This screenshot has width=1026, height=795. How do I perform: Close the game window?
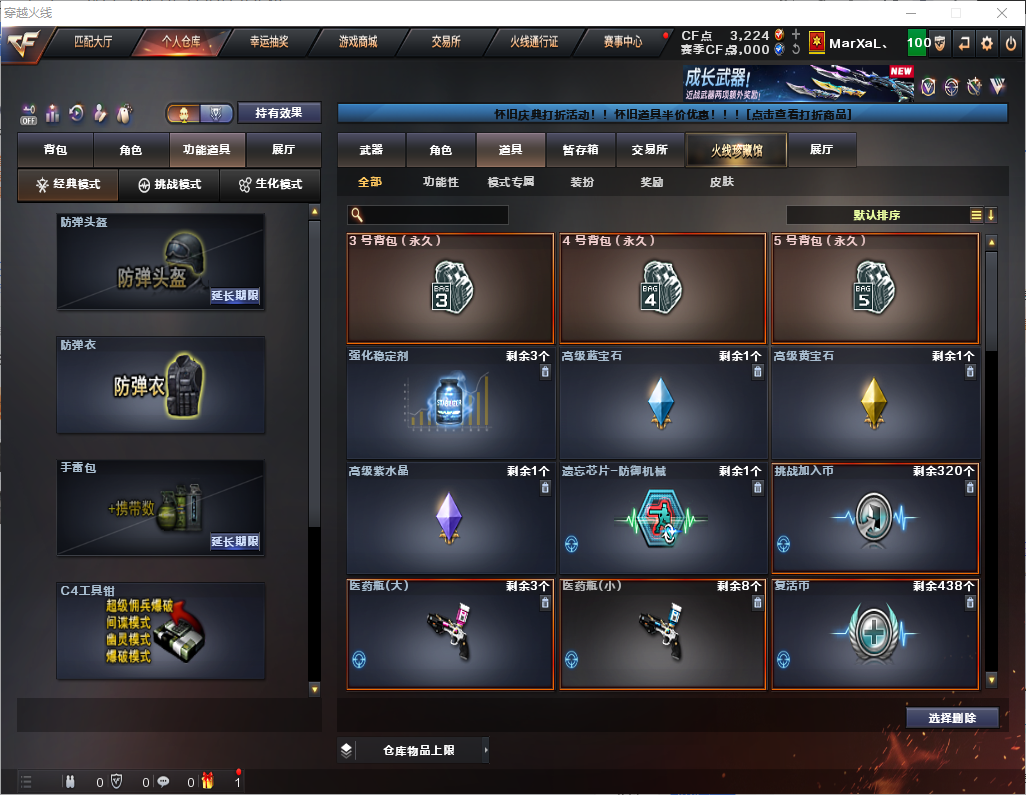pyautogui.click(x=1001, y=13)
